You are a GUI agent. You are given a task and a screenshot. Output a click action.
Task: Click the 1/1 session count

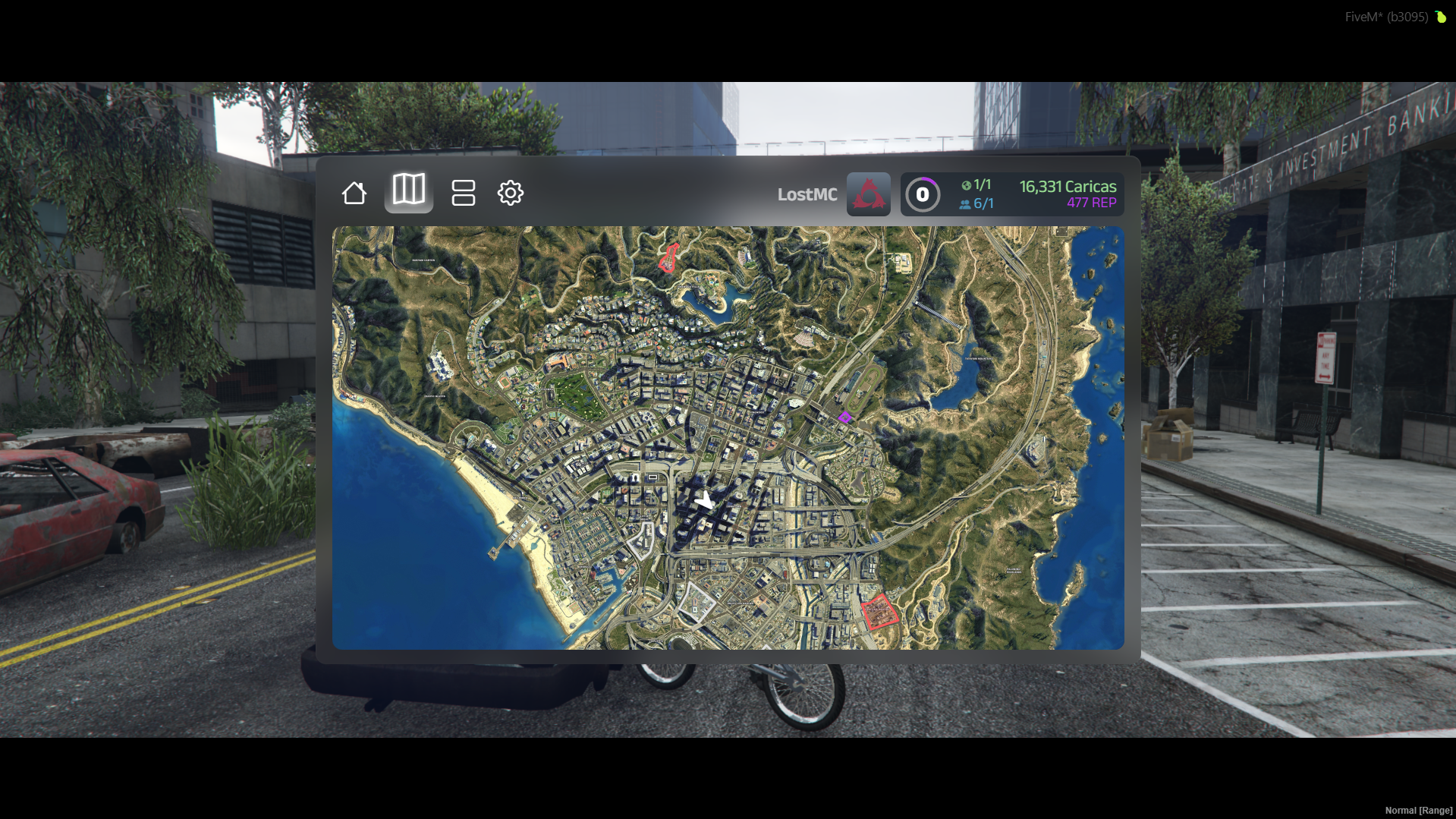(984, 184)
